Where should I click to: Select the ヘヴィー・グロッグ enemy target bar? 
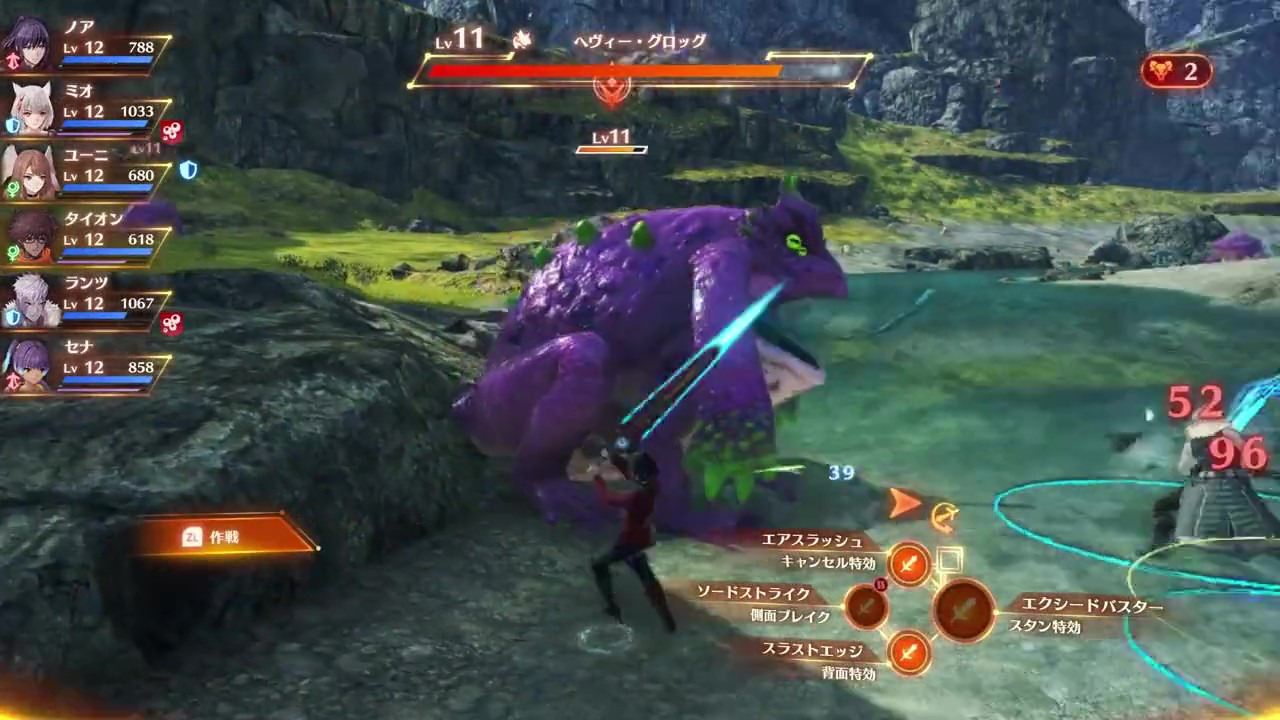(x=638, y=70)
